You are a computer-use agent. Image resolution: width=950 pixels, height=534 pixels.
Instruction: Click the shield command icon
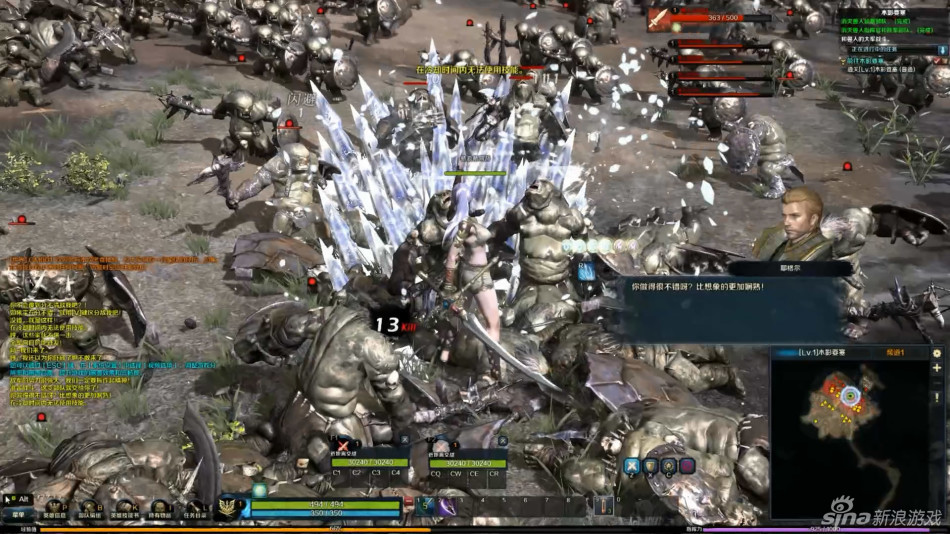coord(651,465)
